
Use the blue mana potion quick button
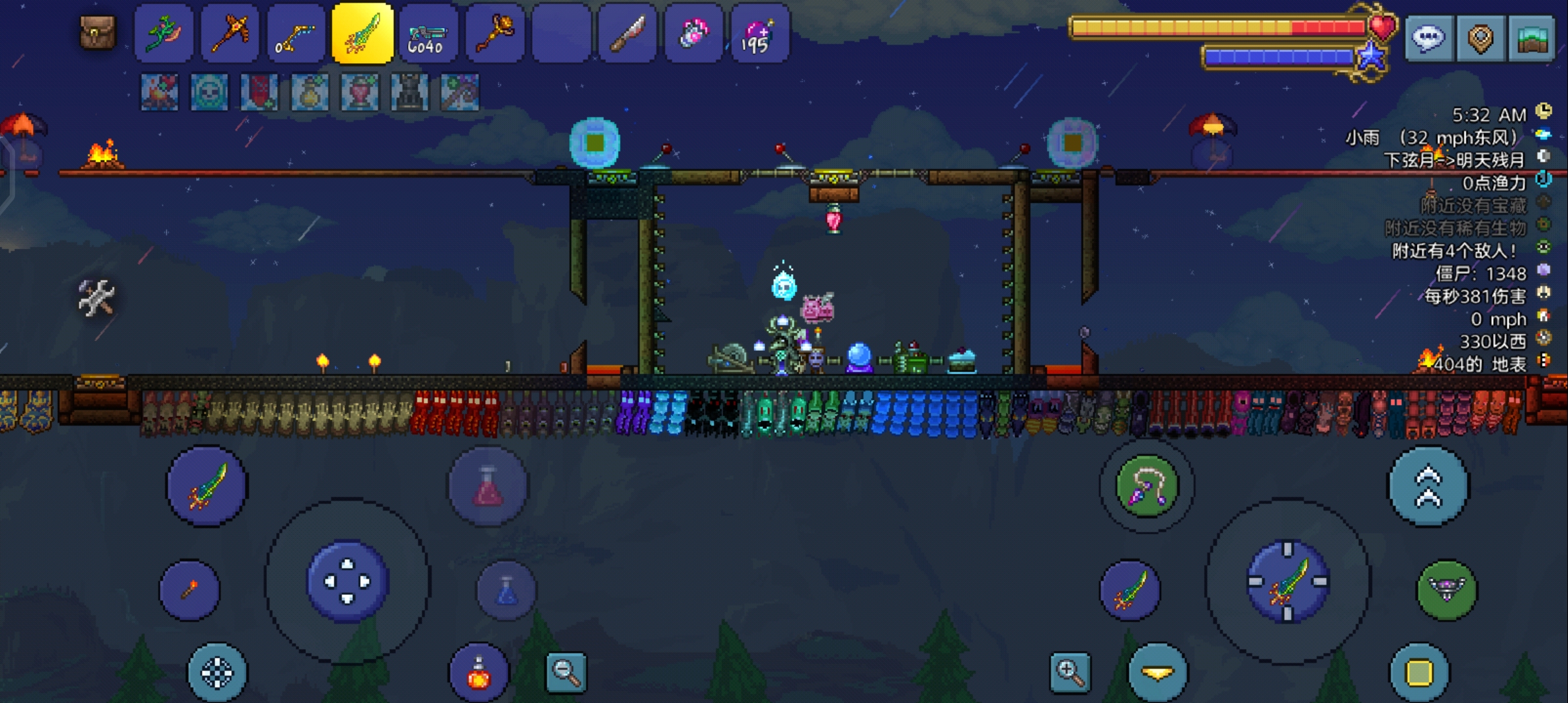507,590
